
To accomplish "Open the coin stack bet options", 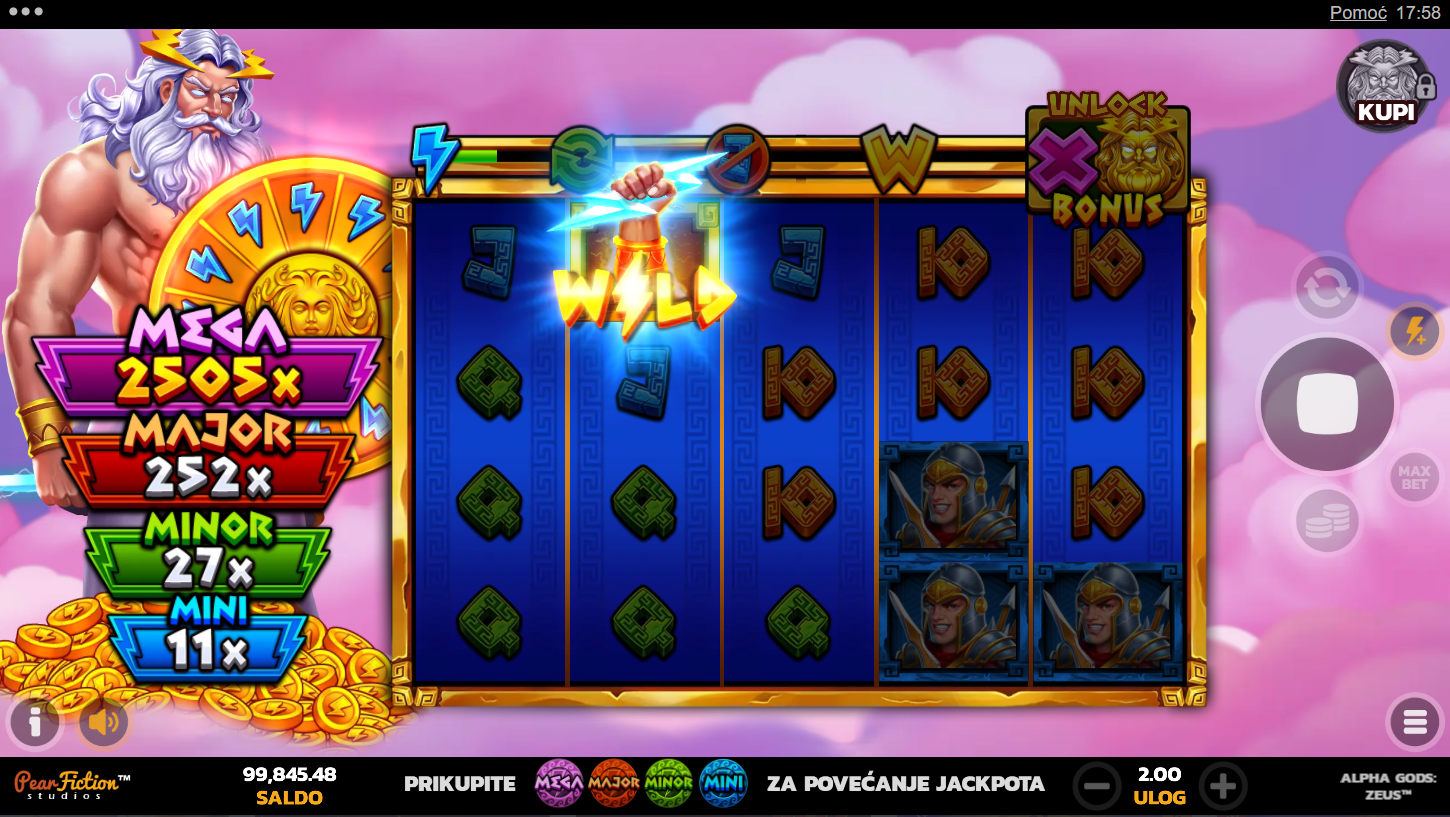I will pos(1327,520).
